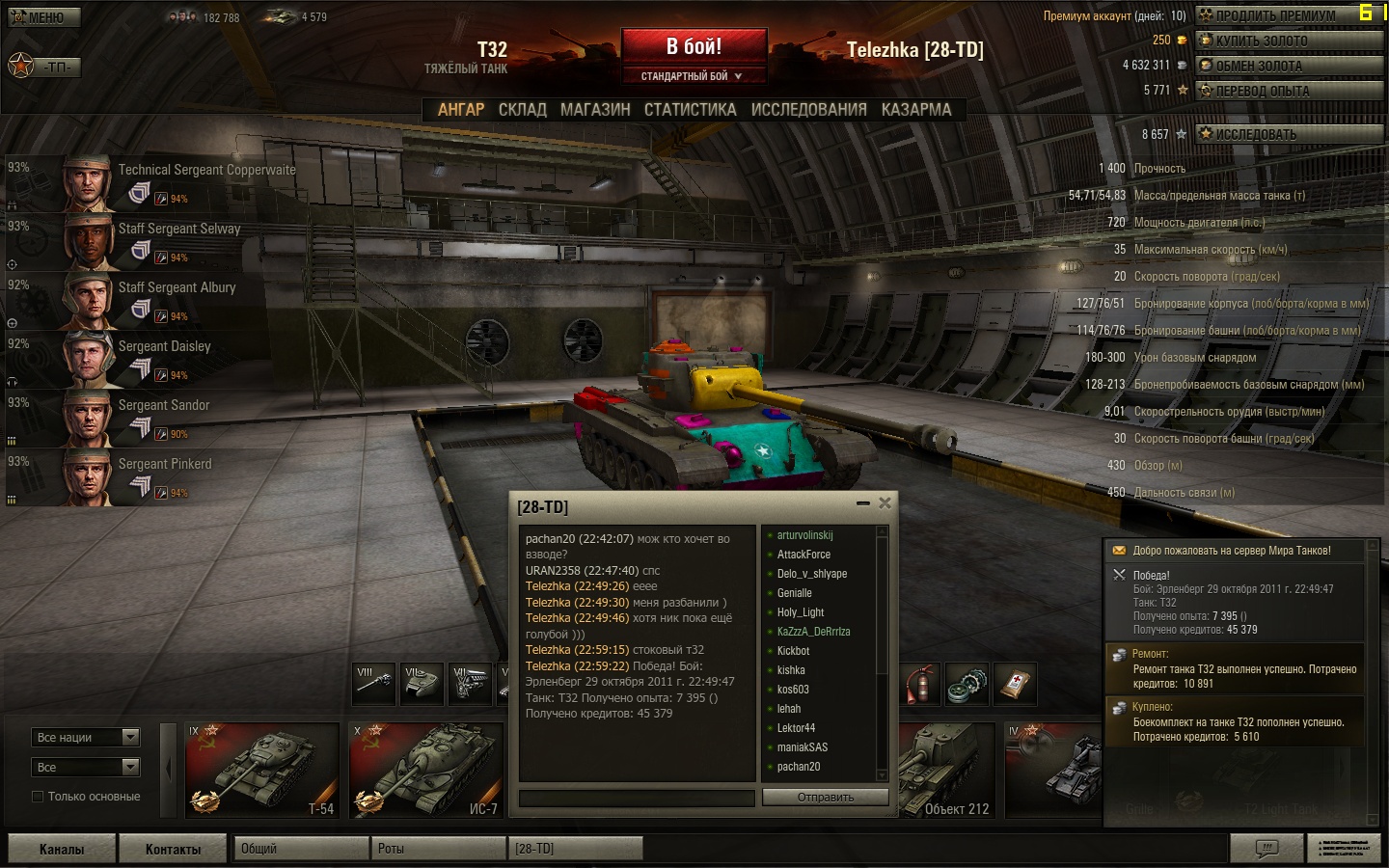Screen dimensions: 1389x868
Task: Go to the ИССЛЕДОВАНИЯ tab
Action: pos(808,110)
